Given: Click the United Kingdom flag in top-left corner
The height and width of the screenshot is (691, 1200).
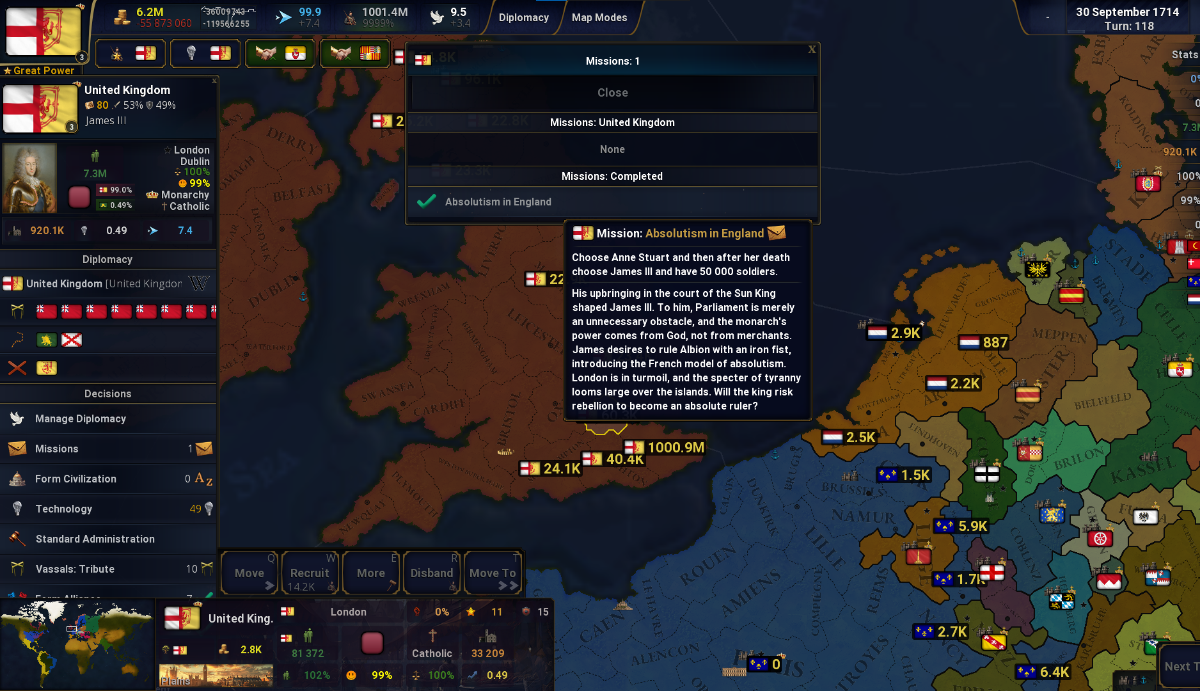Looking at the screenshot, I should click(x=43, y=32).
